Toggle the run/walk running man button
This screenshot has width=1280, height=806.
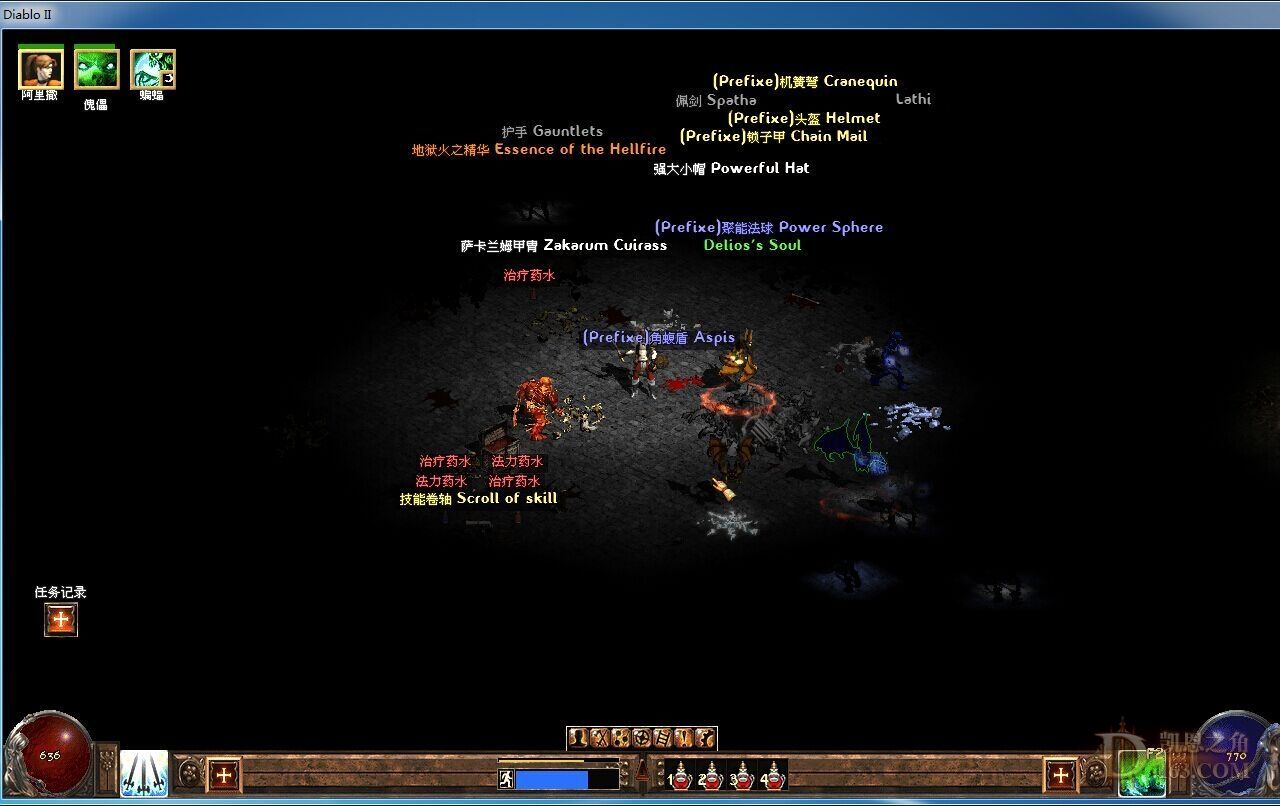[506, 778]
